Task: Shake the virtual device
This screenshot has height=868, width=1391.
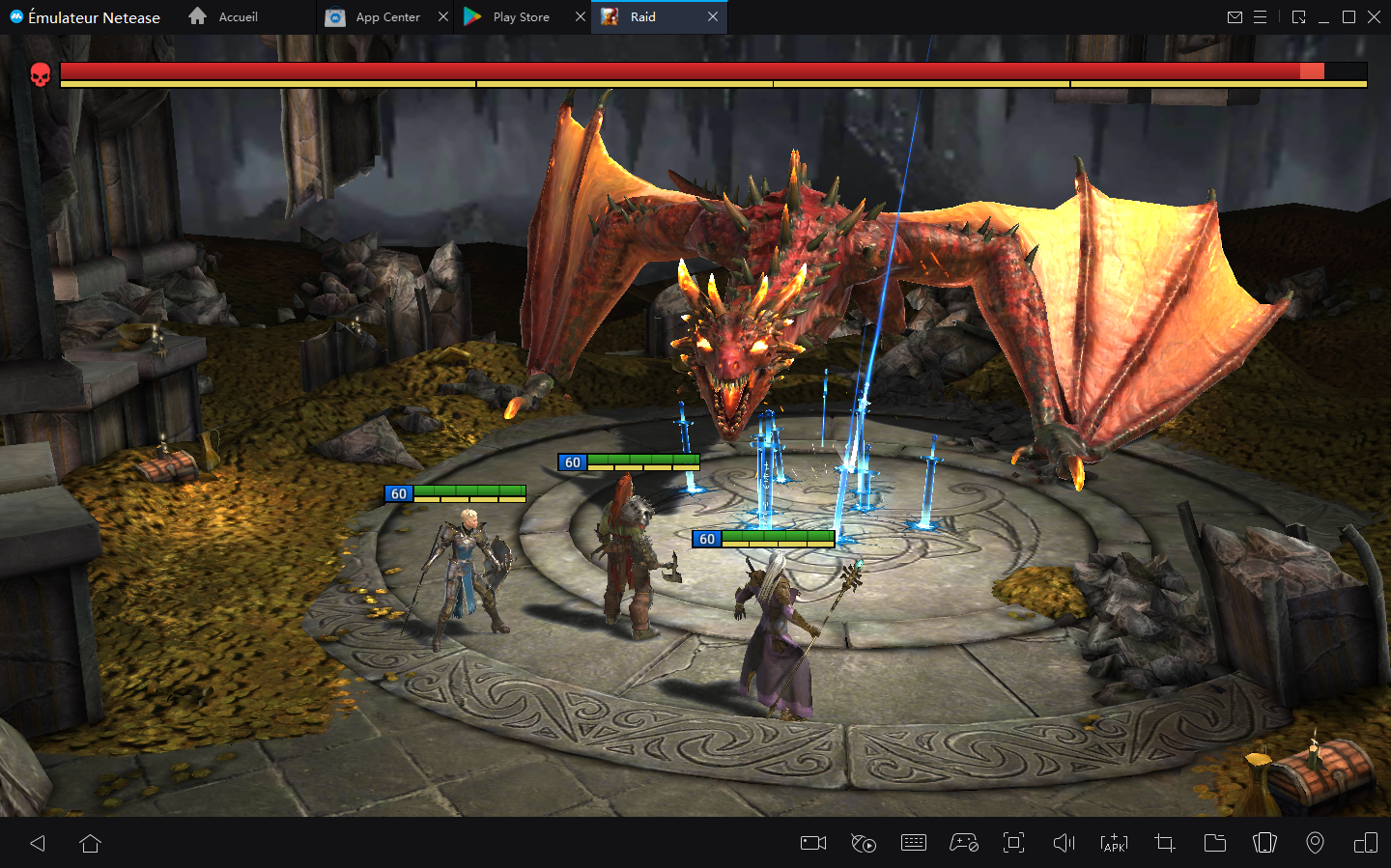Action: pos(1264,843)
